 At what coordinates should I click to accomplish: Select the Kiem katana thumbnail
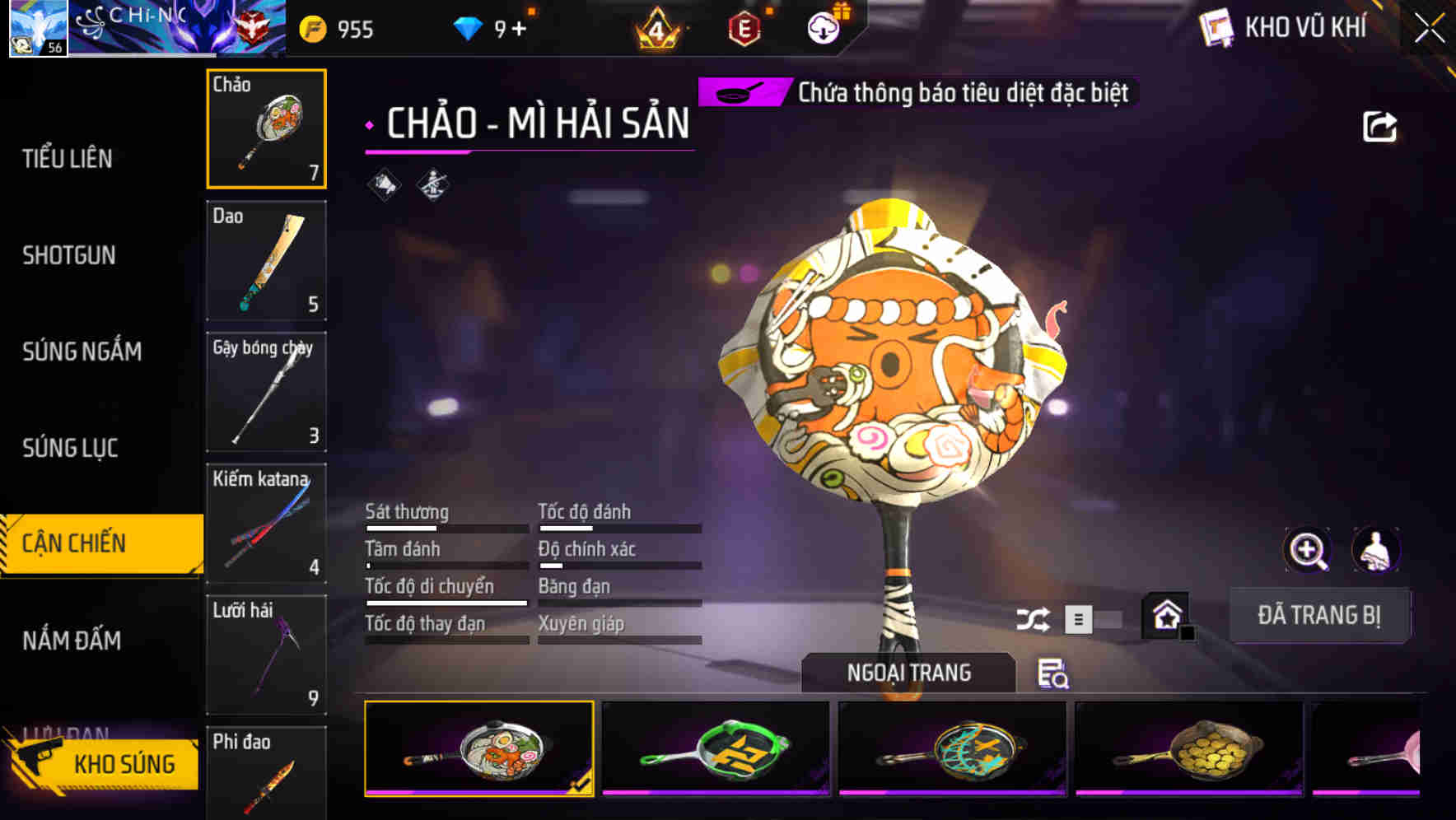tap(266, 523)
